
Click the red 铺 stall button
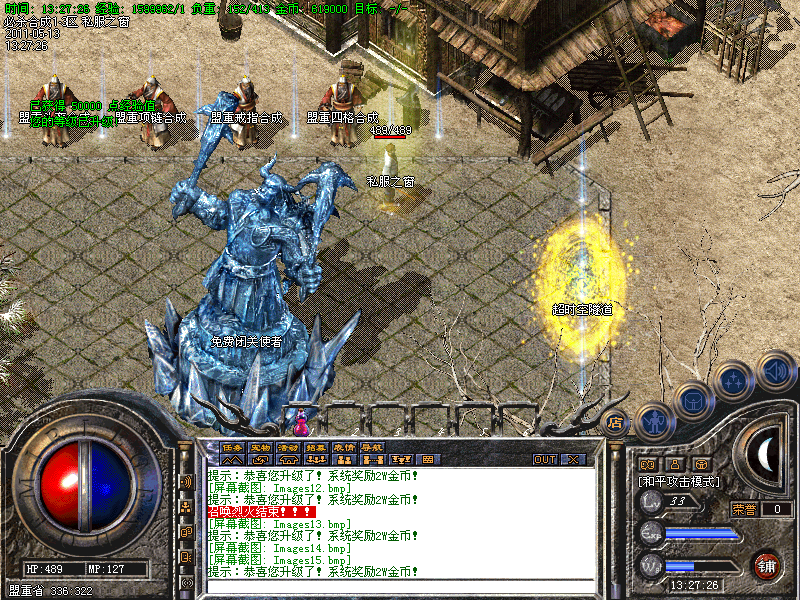coord(767,565)
